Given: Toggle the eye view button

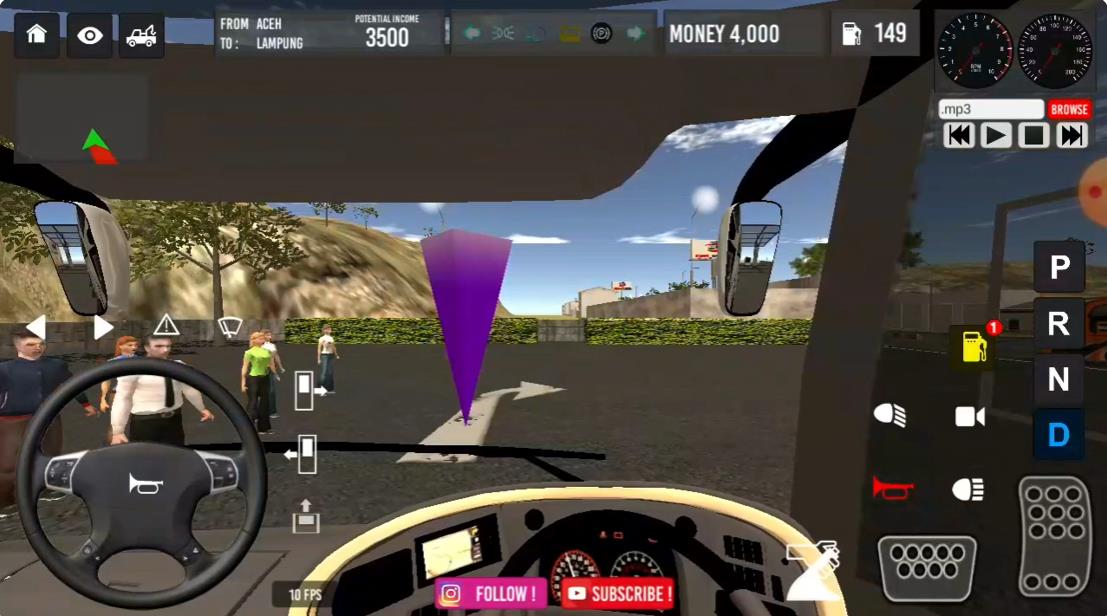Looking at the screenshot, I should tap(90, 35).
